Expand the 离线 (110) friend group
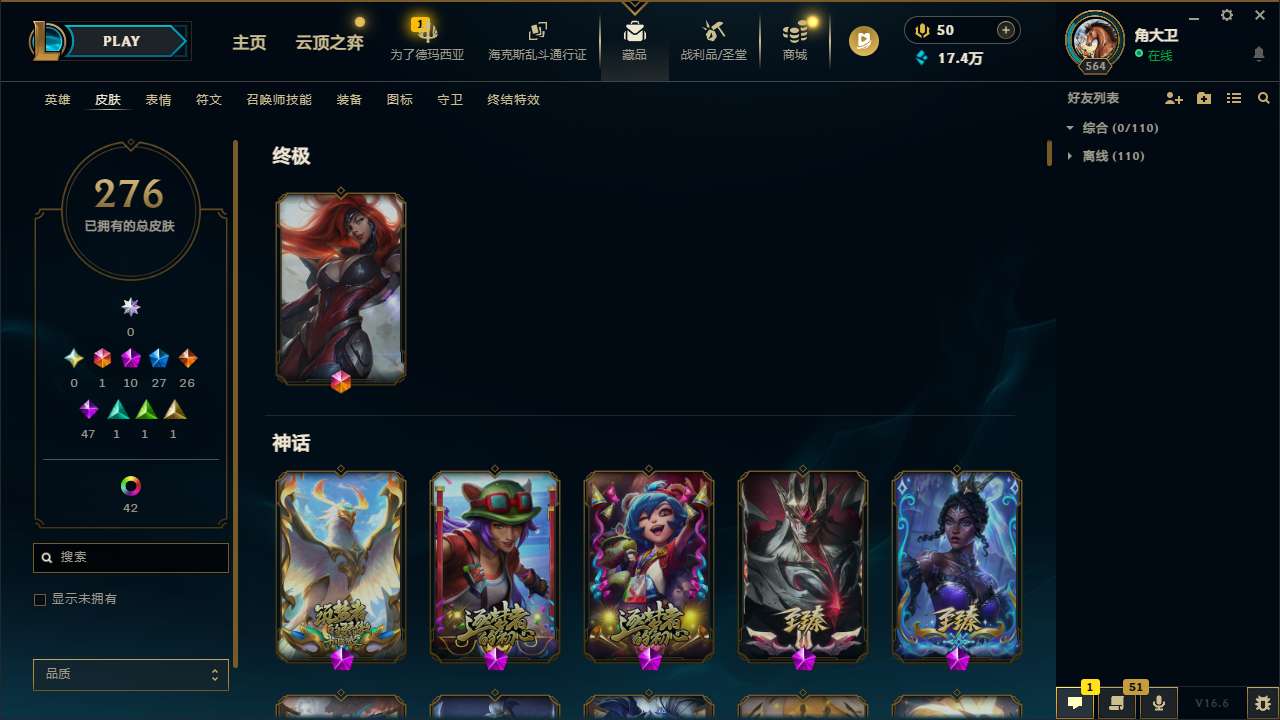The width and height of the screenshot is (1280, 720). pos(1071,155)
